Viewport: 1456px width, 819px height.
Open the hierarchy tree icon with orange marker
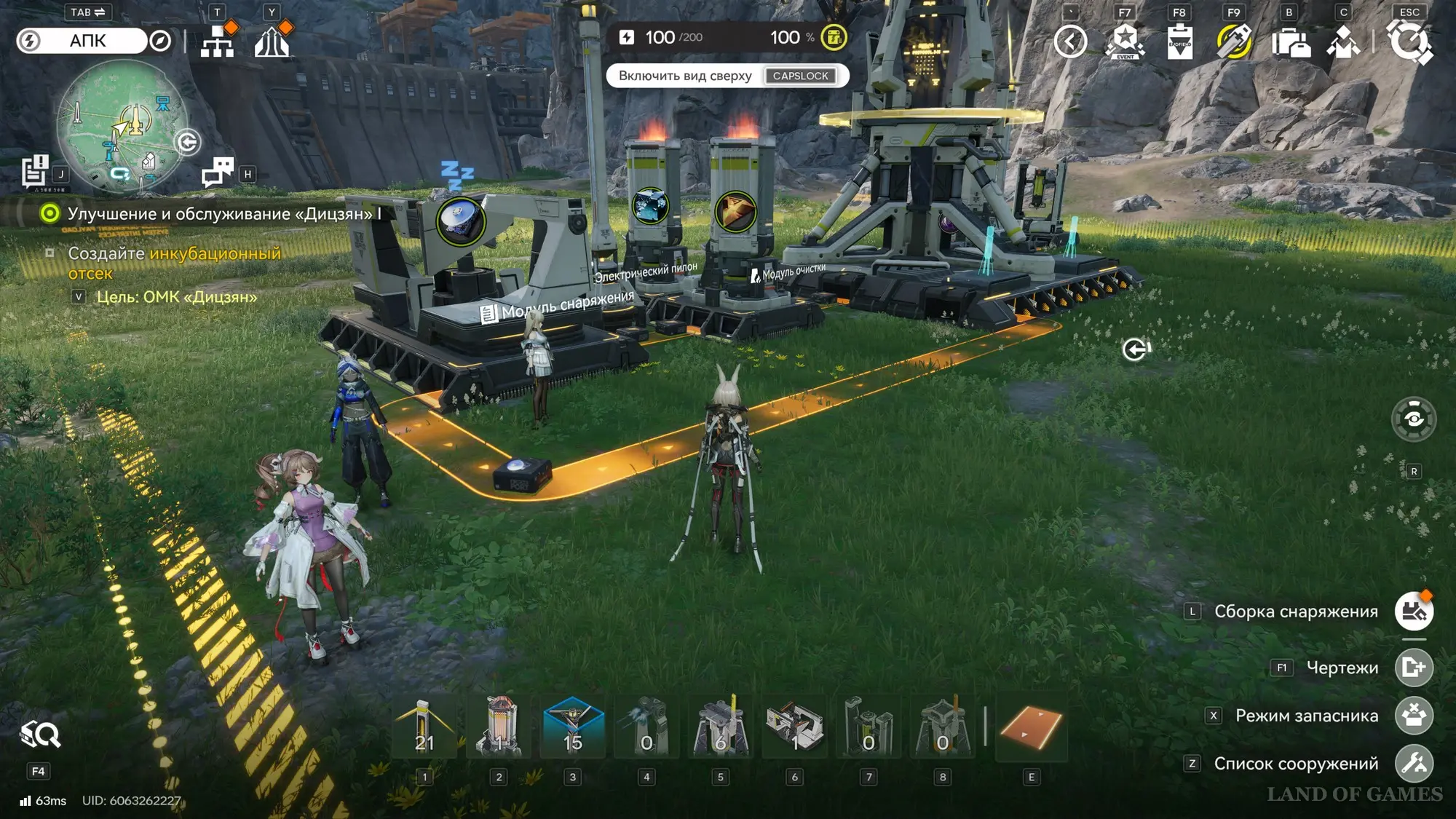pyautogui.click(x=217, y=41)
